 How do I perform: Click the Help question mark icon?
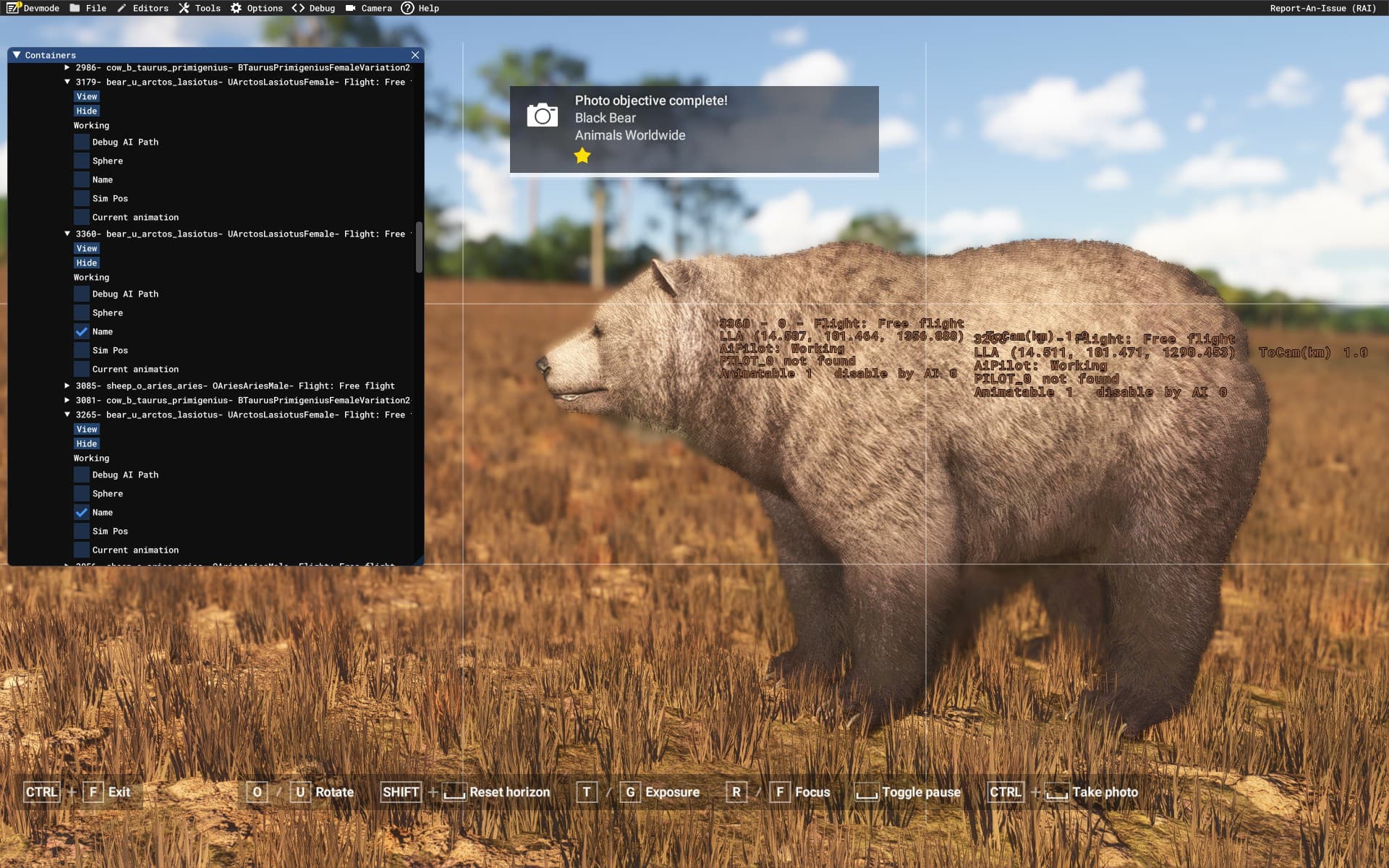(x=407, y=8)
